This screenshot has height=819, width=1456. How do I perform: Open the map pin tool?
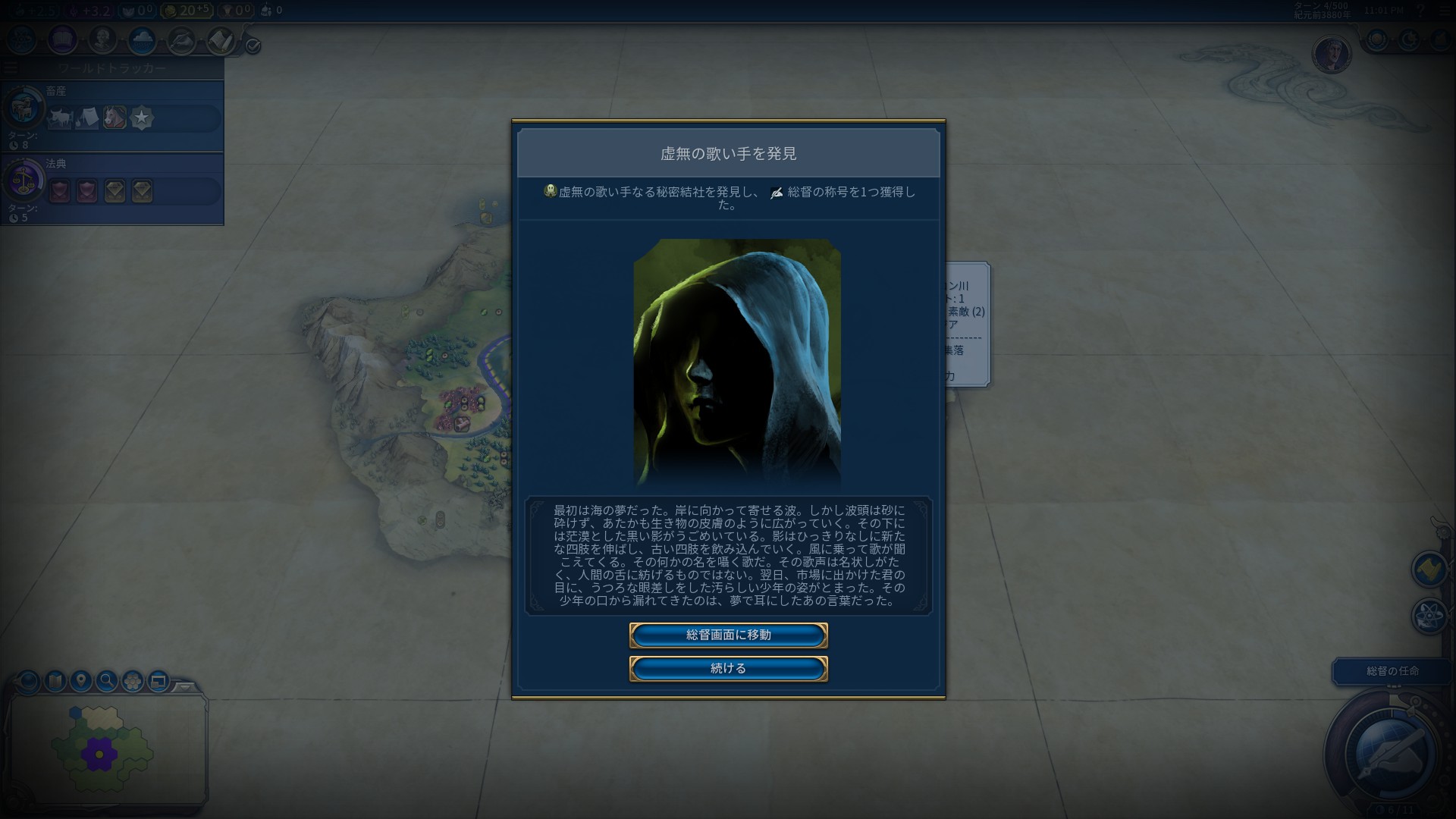click(x=81, y=681)
